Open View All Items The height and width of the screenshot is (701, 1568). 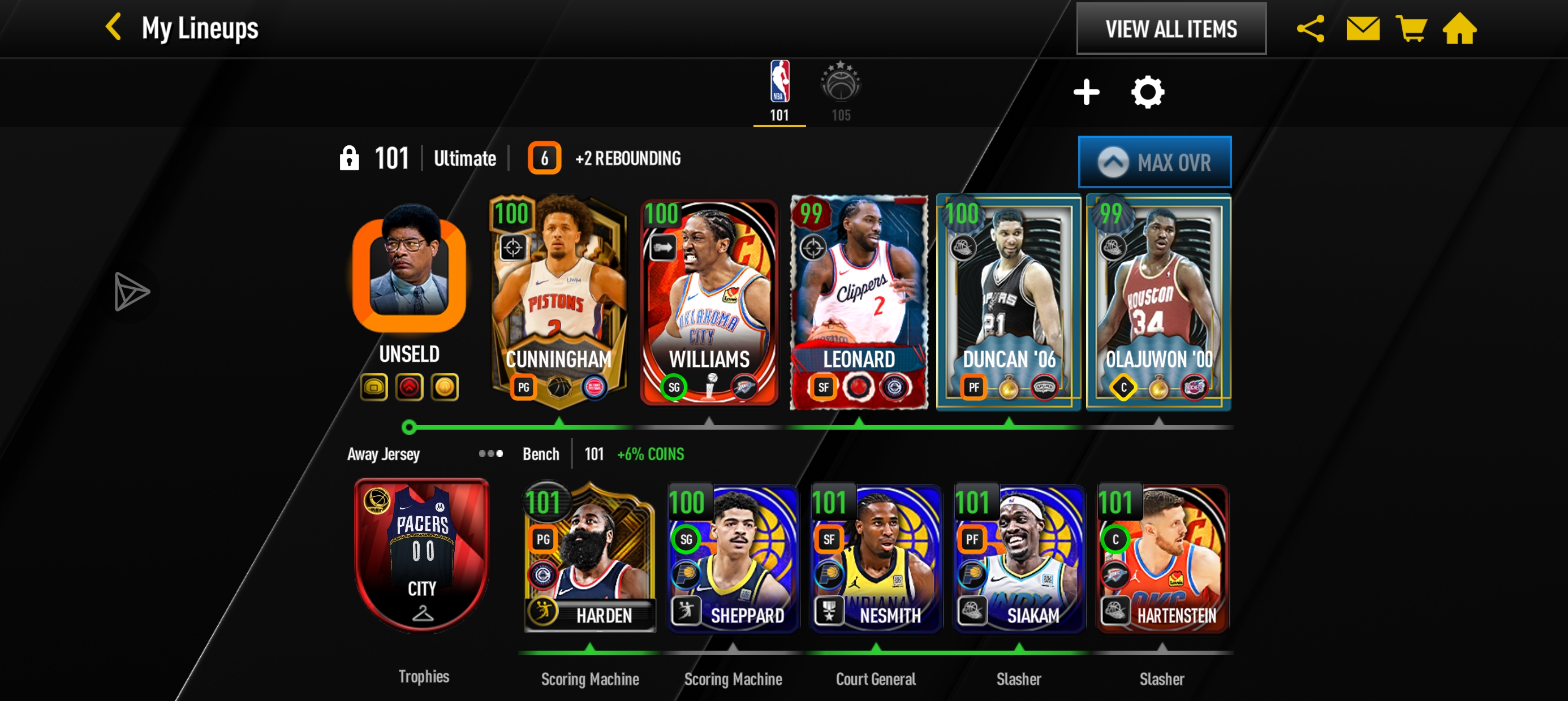tap(1170, 29)
